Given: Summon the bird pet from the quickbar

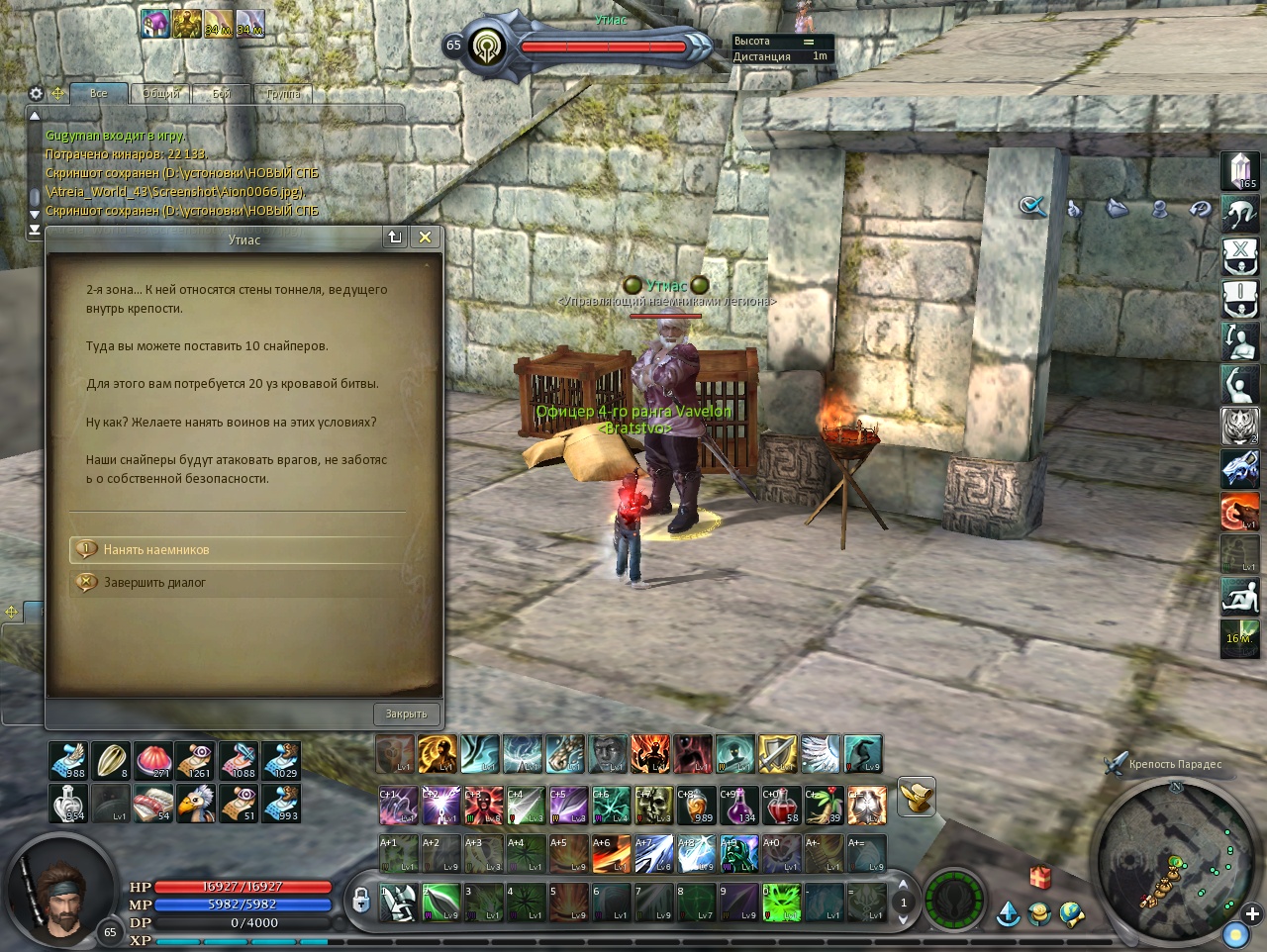Looking at the screenshot, I should (x=196, y=803).
